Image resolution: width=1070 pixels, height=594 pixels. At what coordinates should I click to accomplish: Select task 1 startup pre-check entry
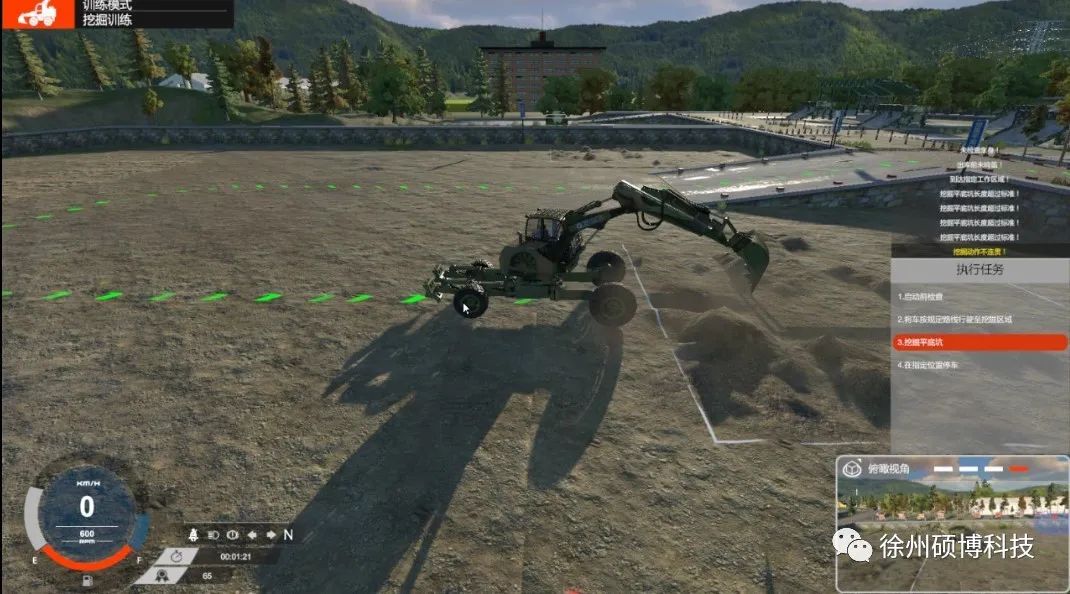928,297
